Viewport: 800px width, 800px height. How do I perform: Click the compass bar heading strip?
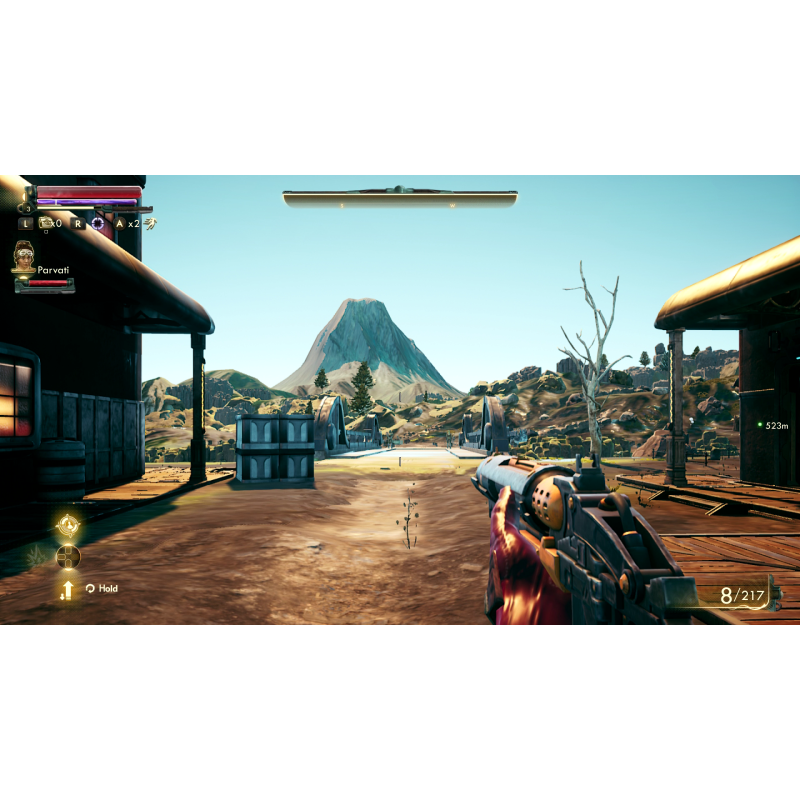coord(400,199)
